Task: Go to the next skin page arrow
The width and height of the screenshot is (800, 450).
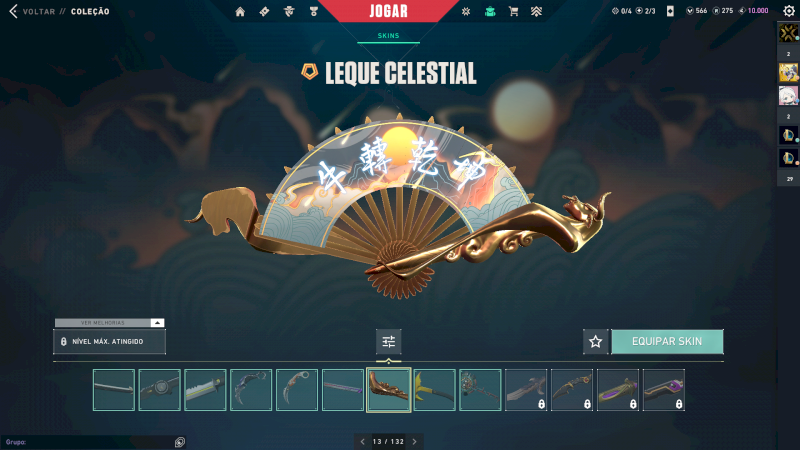Action: (415, 441)
